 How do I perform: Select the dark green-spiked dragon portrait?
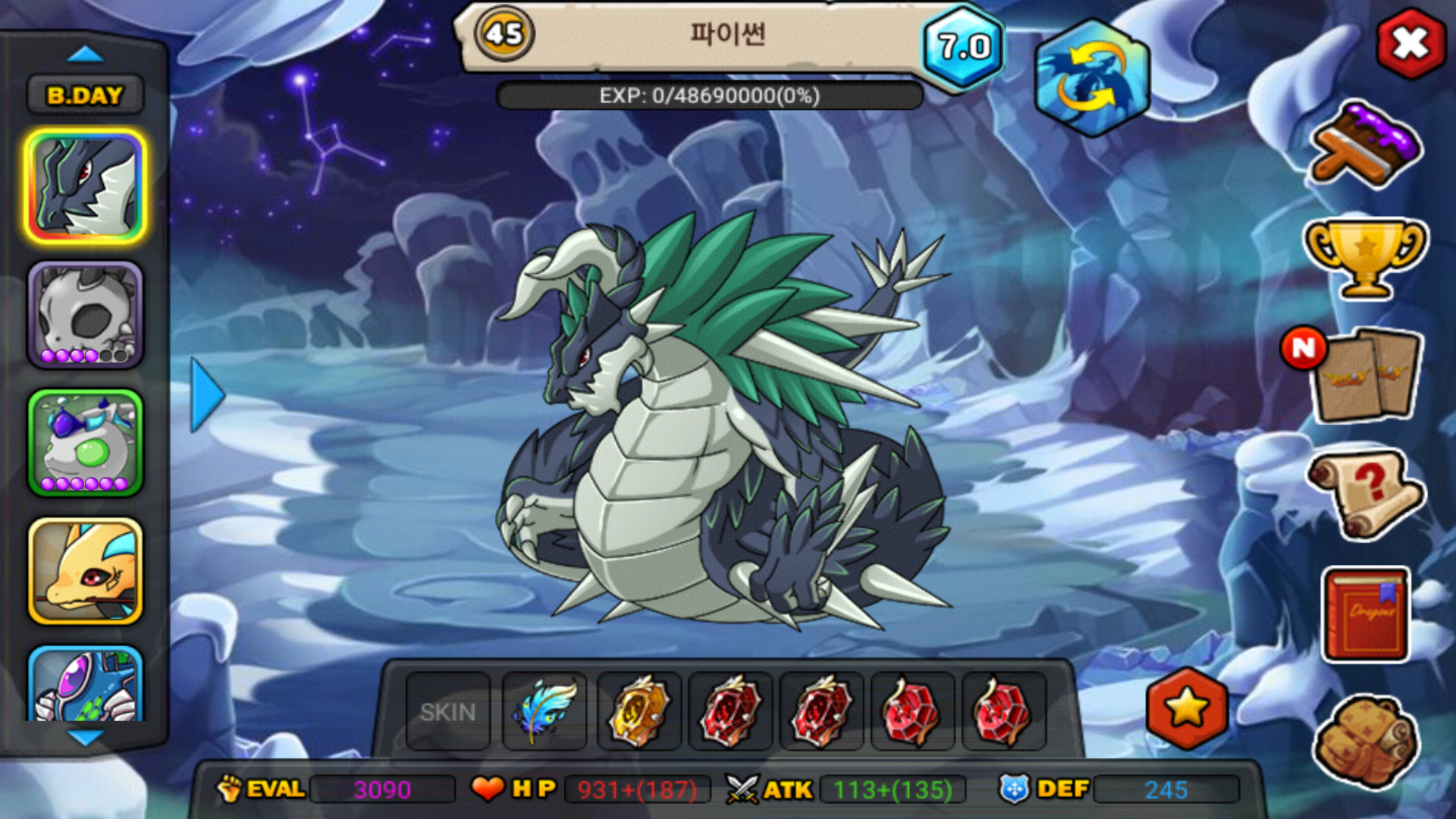click(85, 187)
